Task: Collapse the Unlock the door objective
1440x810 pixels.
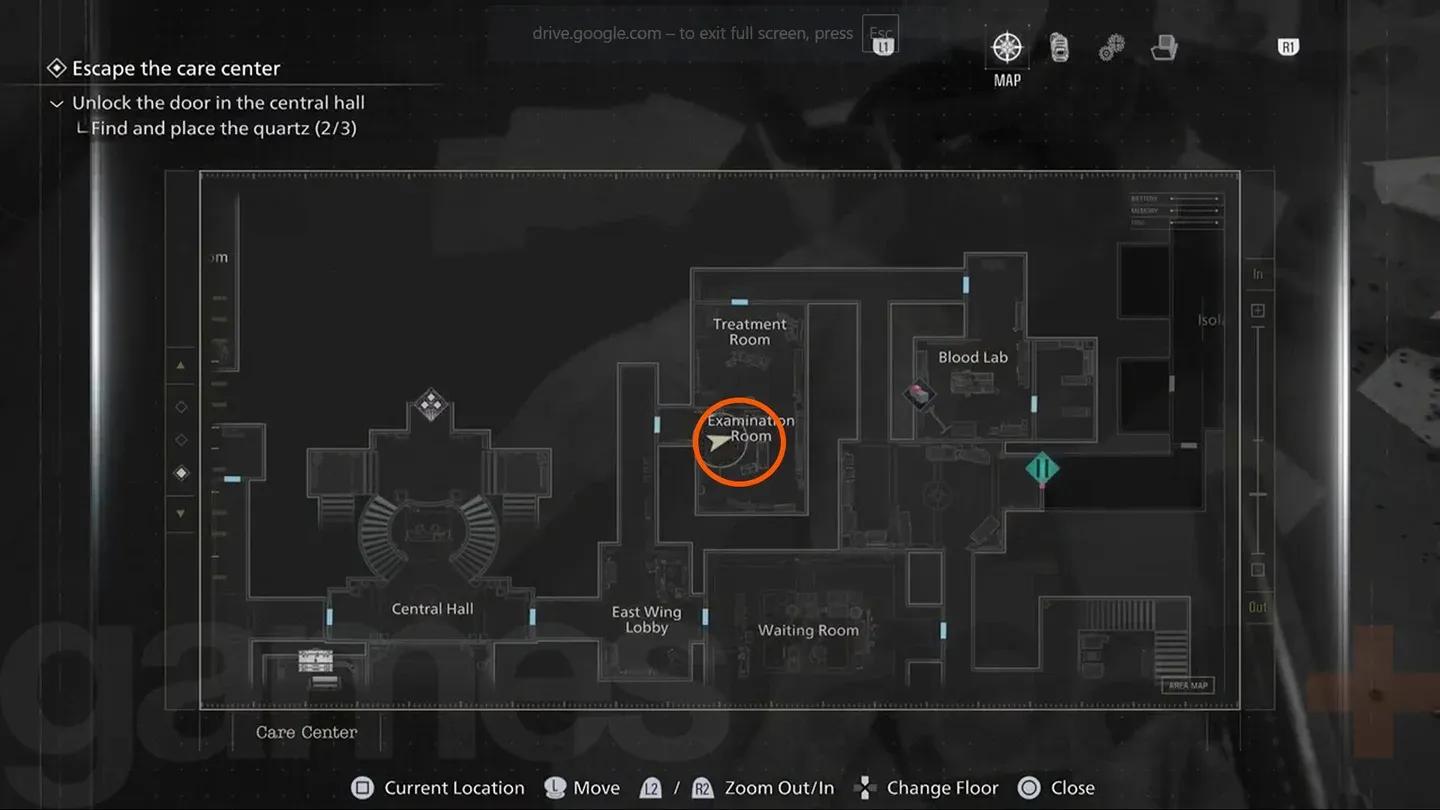Action: coord(57,103)
